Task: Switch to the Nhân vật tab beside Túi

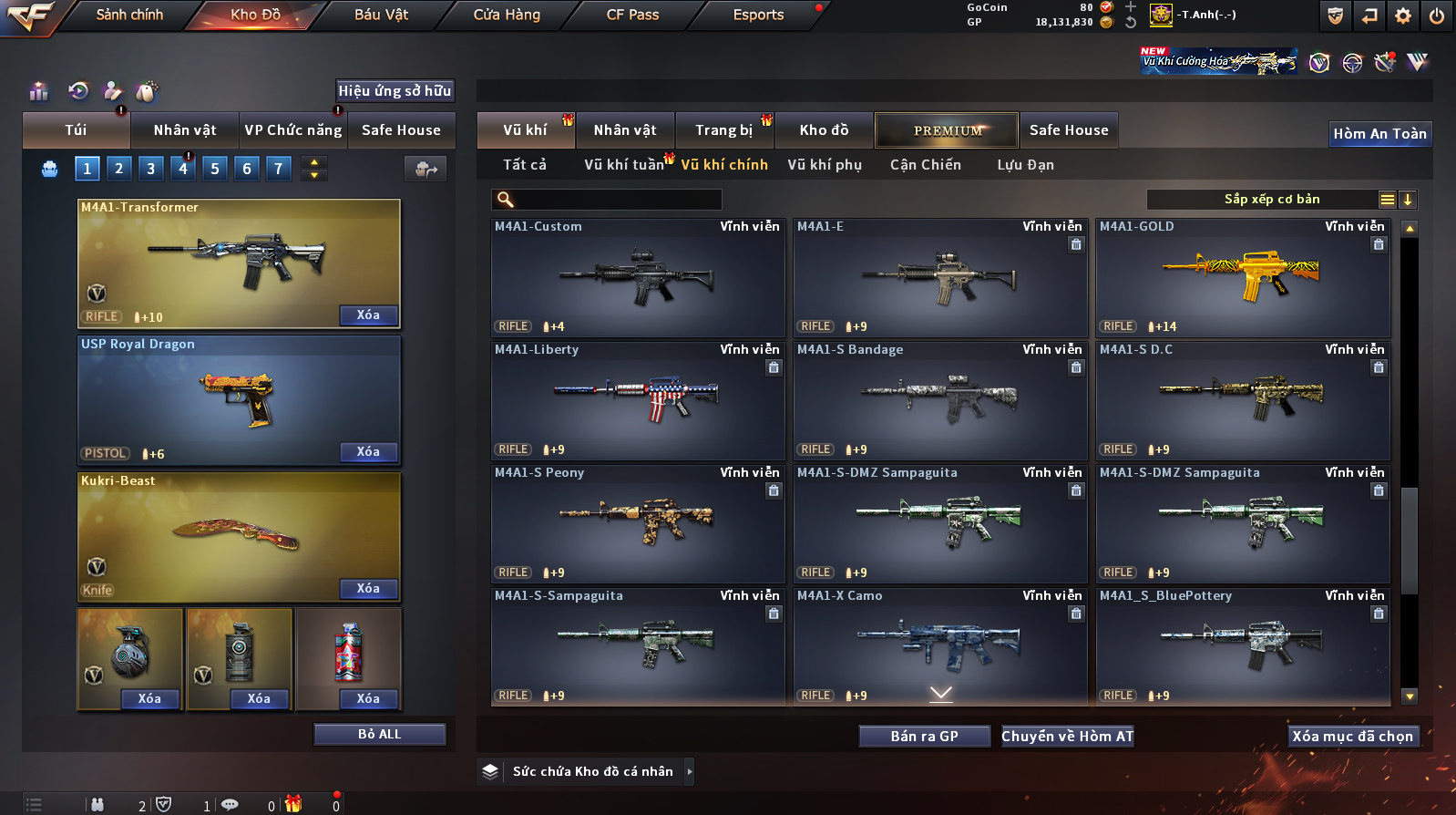Action: pyautogui.click(x=185, y=130)
